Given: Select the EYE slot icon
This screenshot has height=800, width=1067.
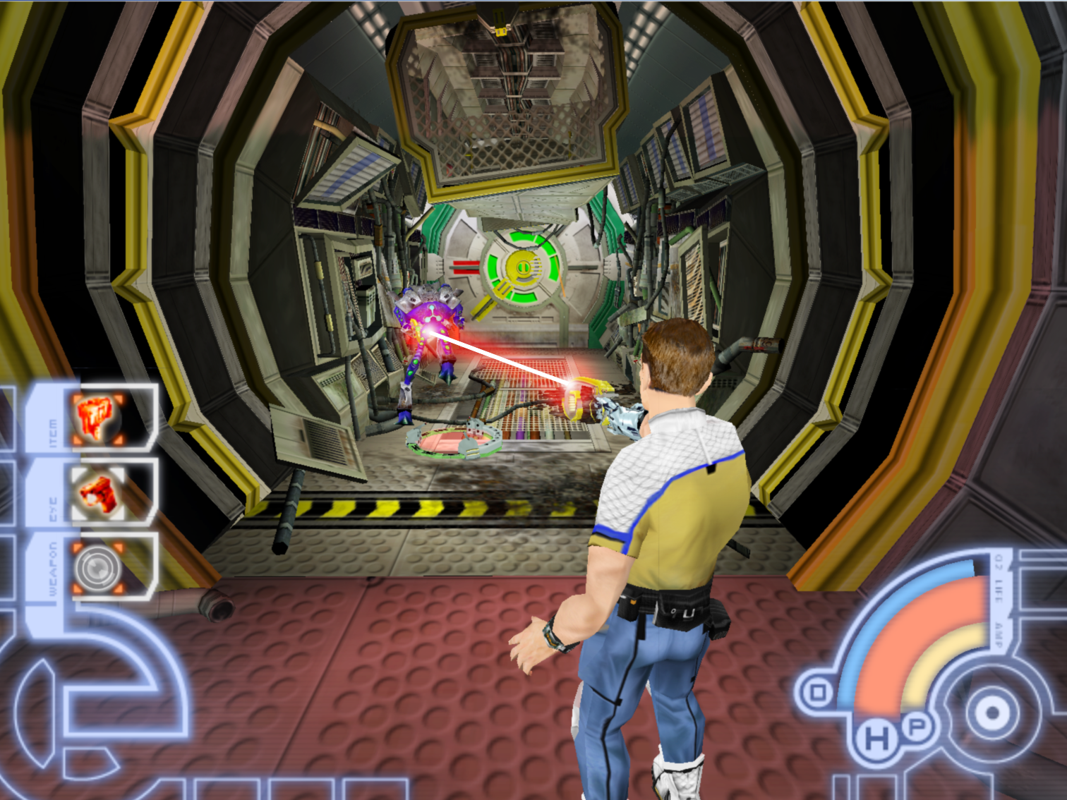Looking at the screenshot, I should tap(98, 491).
